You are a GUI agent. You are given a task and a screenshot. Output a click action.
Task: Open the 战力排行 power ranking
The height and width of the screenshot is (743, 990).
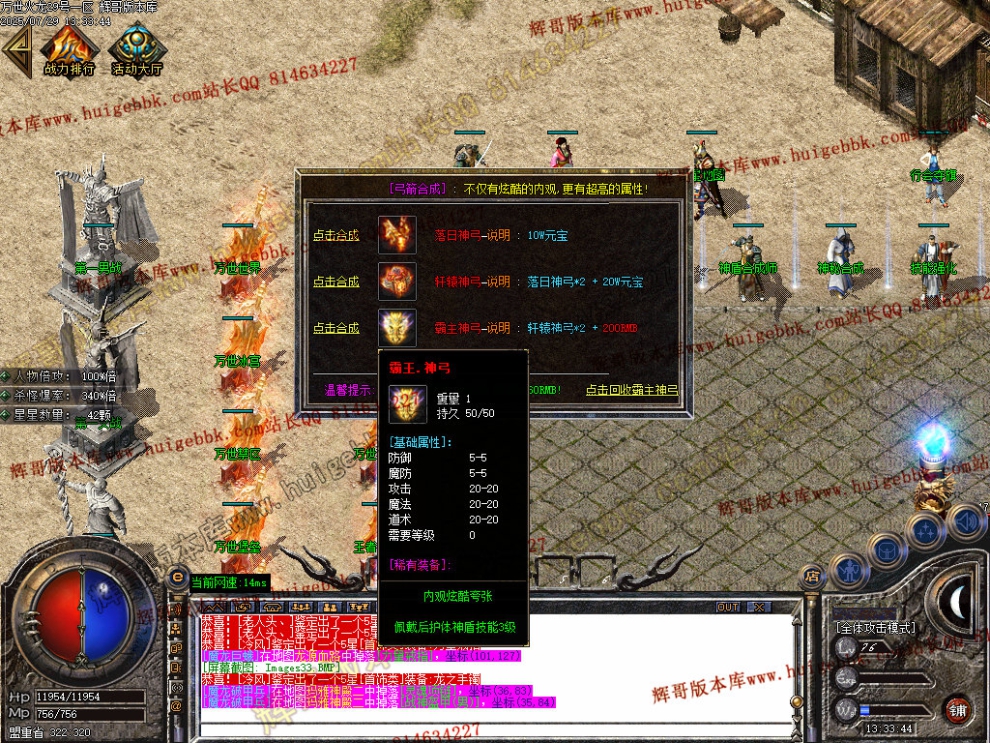click(69, 50)
